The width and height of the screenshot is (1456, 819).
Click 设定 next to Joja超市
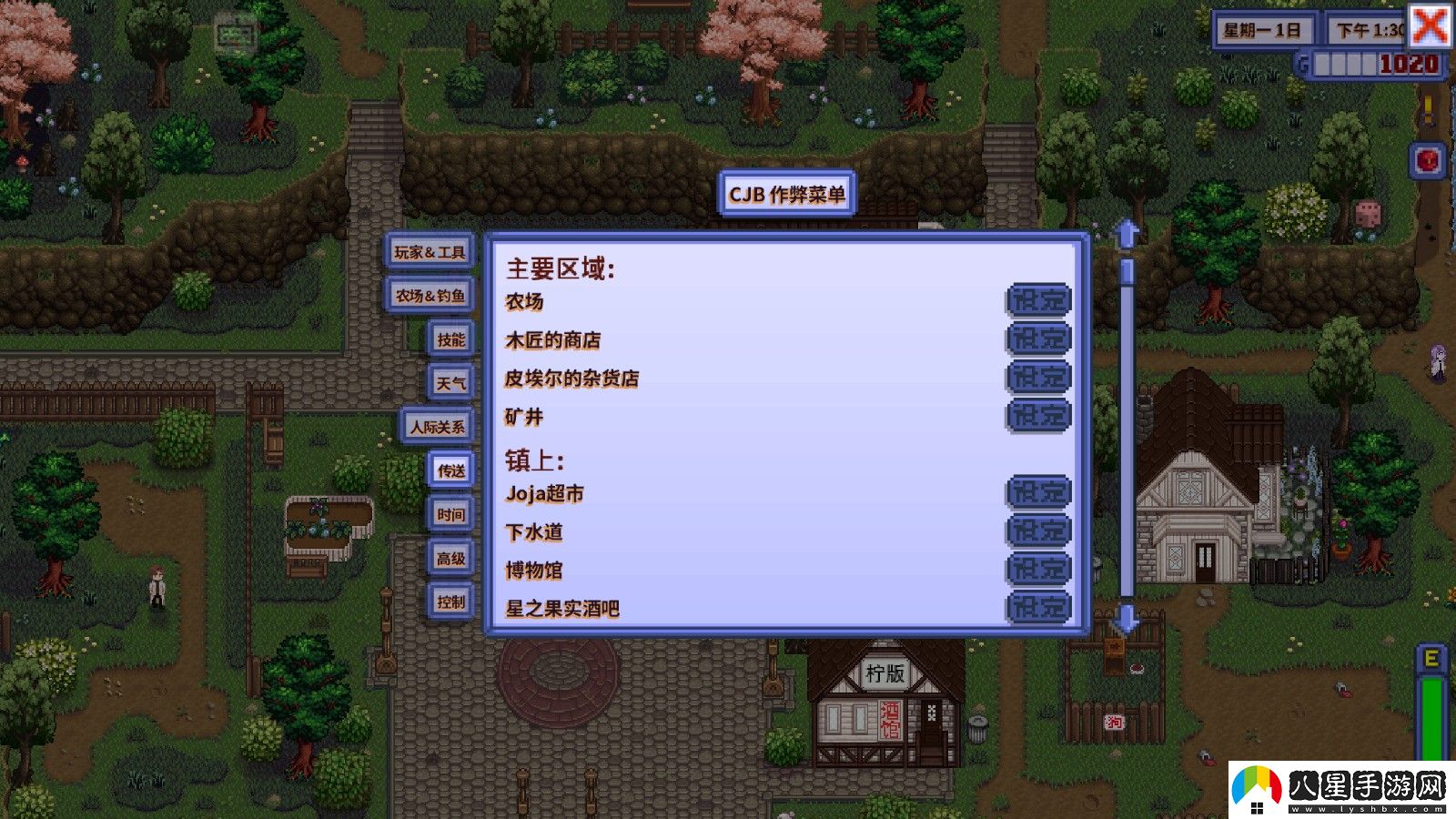coord(1039,491)
